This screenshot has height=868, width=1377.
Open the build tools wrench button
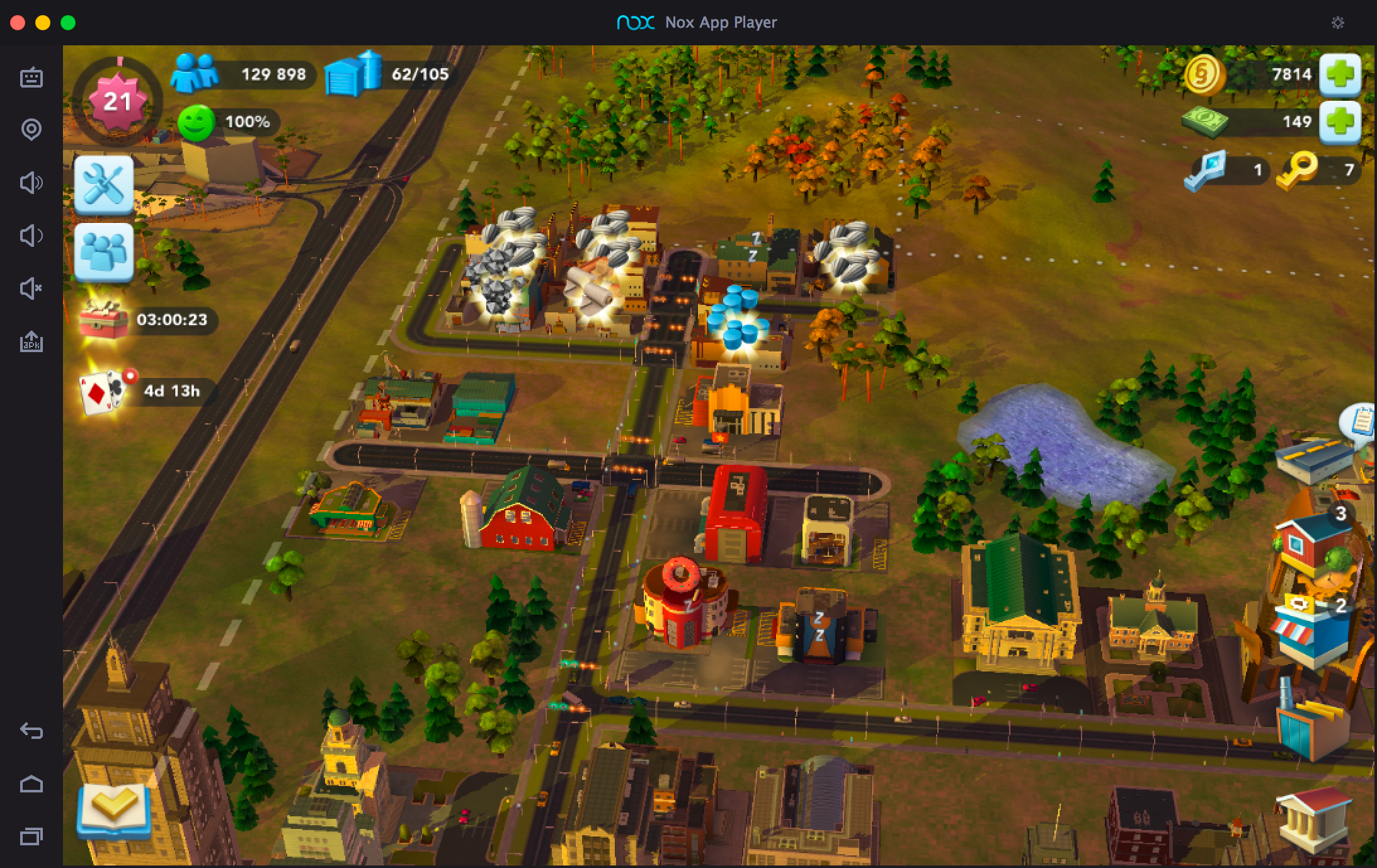point(104,185)
